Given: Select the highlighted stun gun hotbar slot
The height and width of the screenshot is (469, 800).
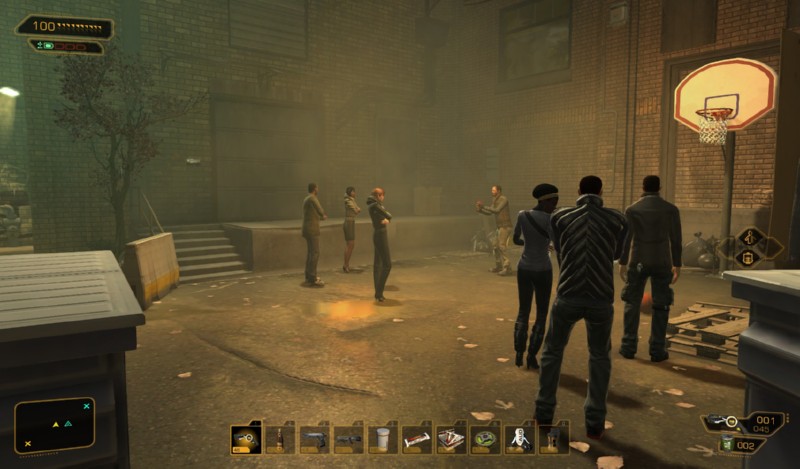Looking at the screenshot, I should 246,439.
